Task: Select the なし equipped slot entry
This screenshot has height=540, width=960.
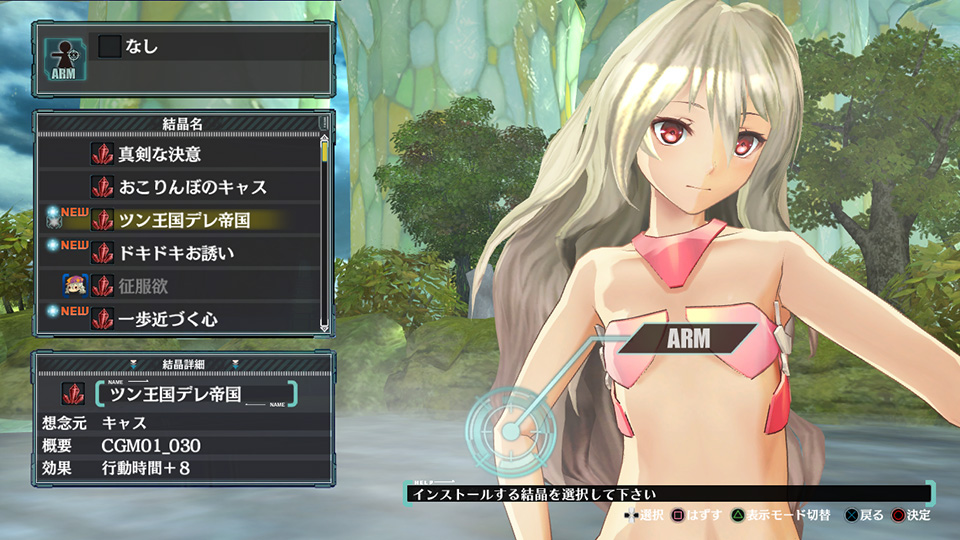Action: [140, 45]
